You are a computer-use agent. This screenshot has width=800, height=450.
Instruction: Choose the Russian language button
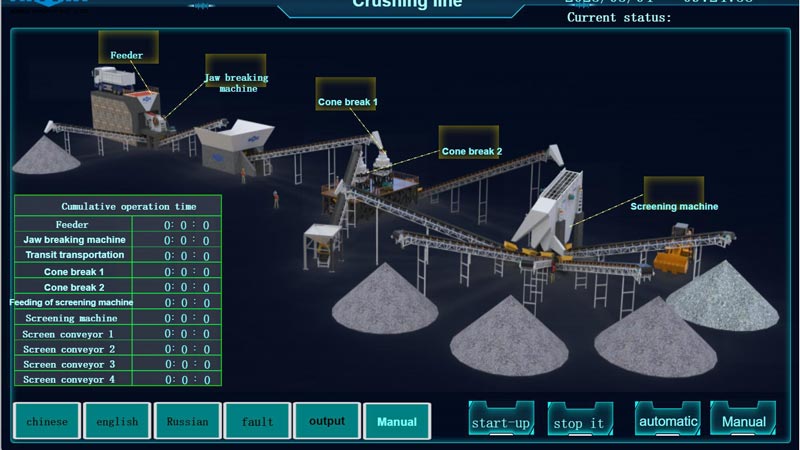pos(187,421)
